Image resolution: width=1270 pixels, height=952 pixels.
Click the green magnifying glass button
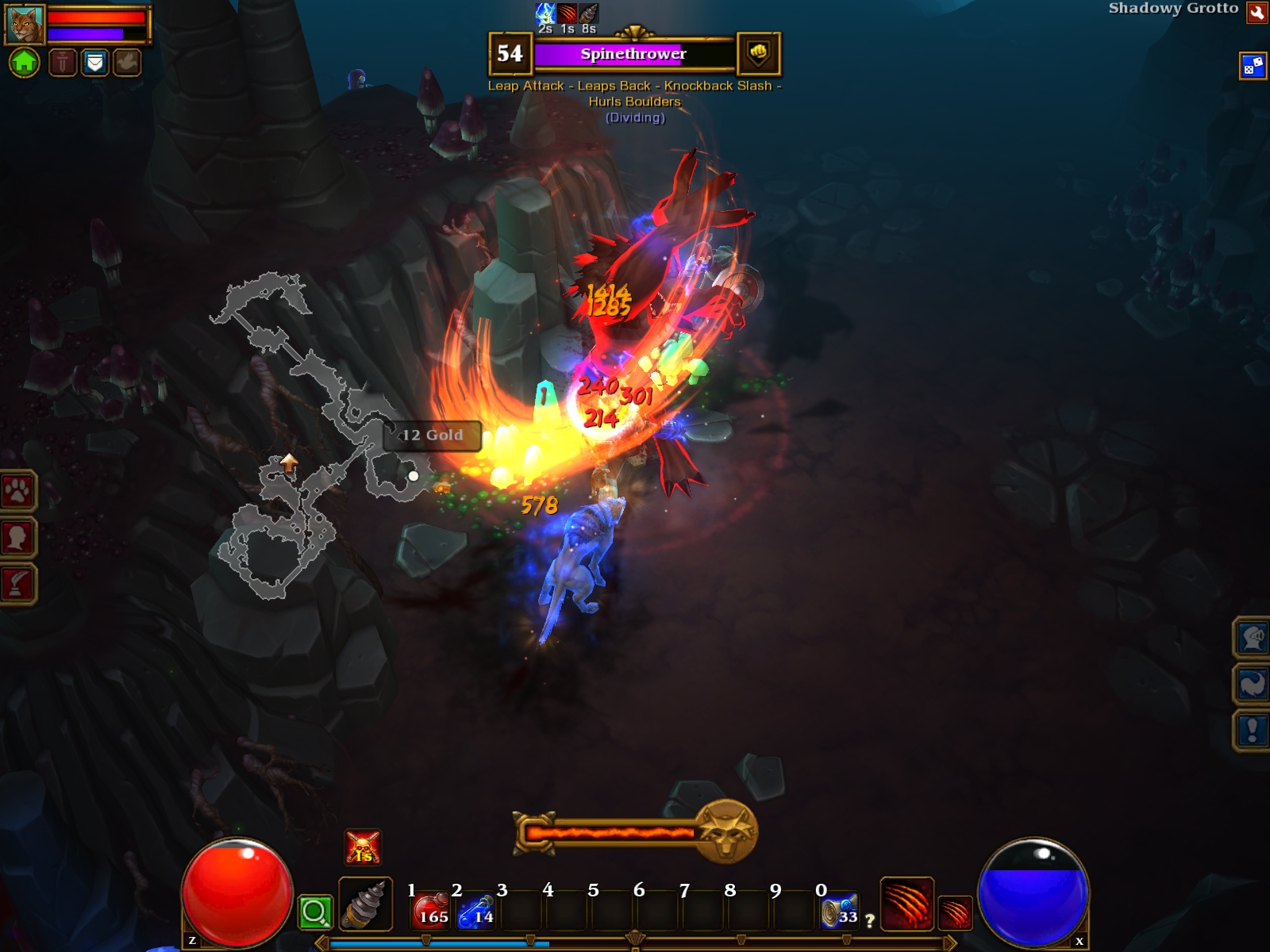click(314, 912)
